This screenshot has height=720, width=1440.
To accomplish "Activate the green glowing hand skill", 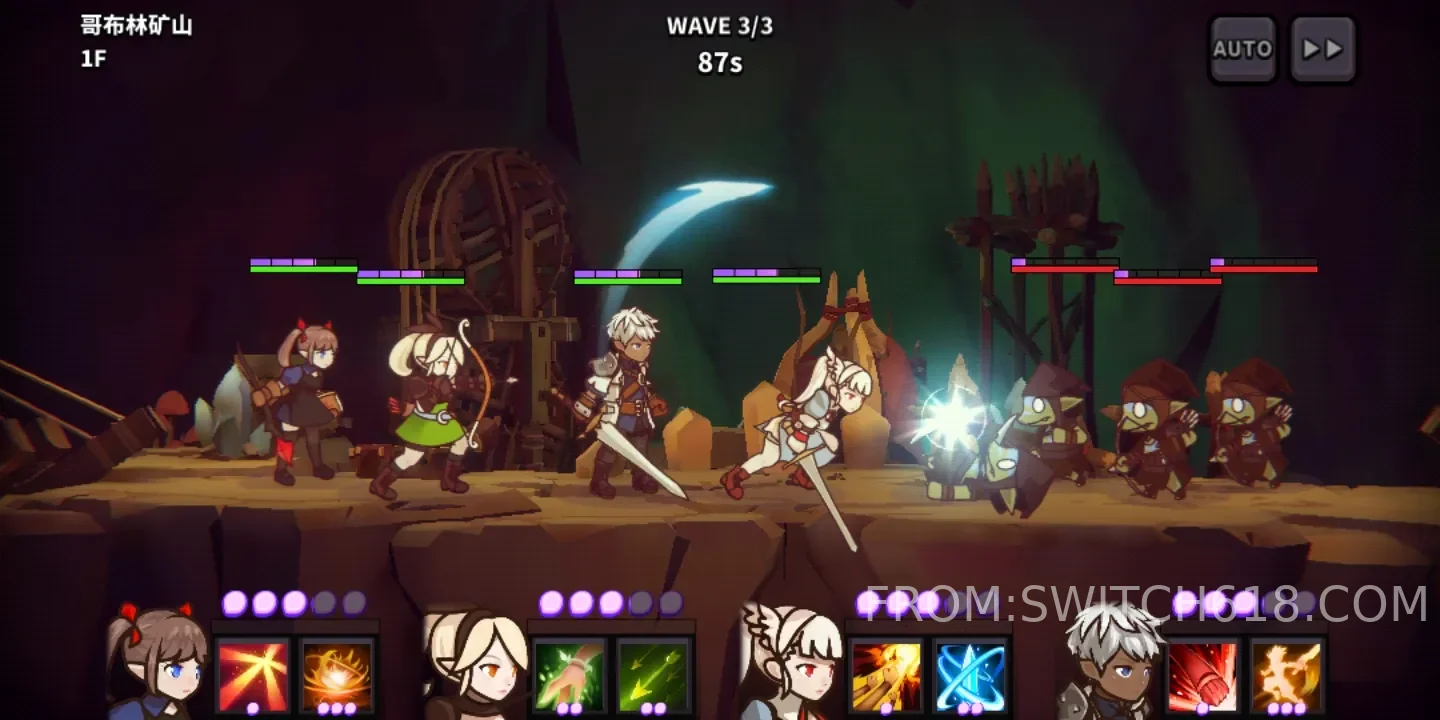I will coord(569,676).
